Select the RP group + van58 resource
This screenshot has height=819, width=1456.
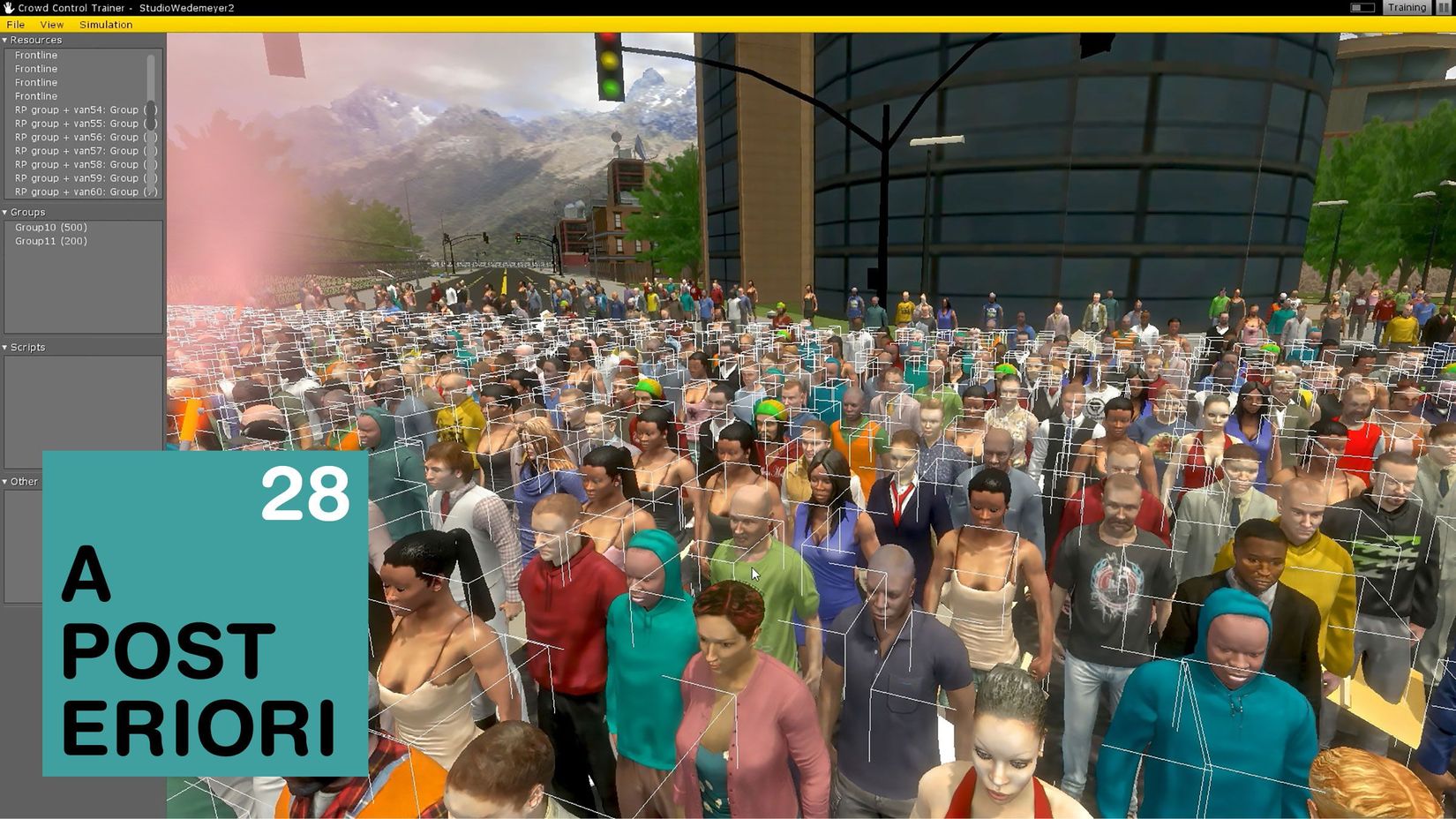point(77,165)
